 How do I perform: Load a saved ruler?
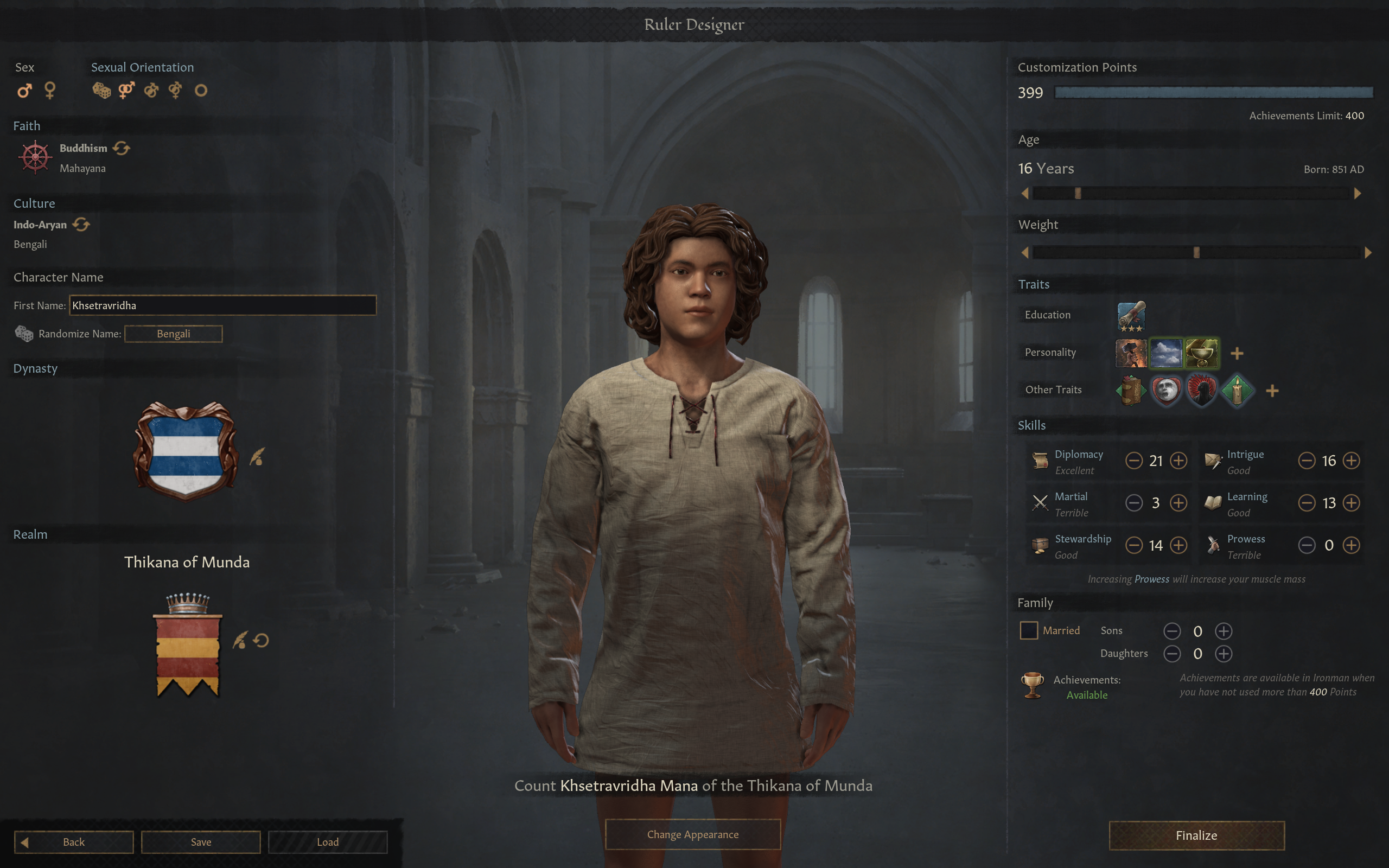(328, 841)
